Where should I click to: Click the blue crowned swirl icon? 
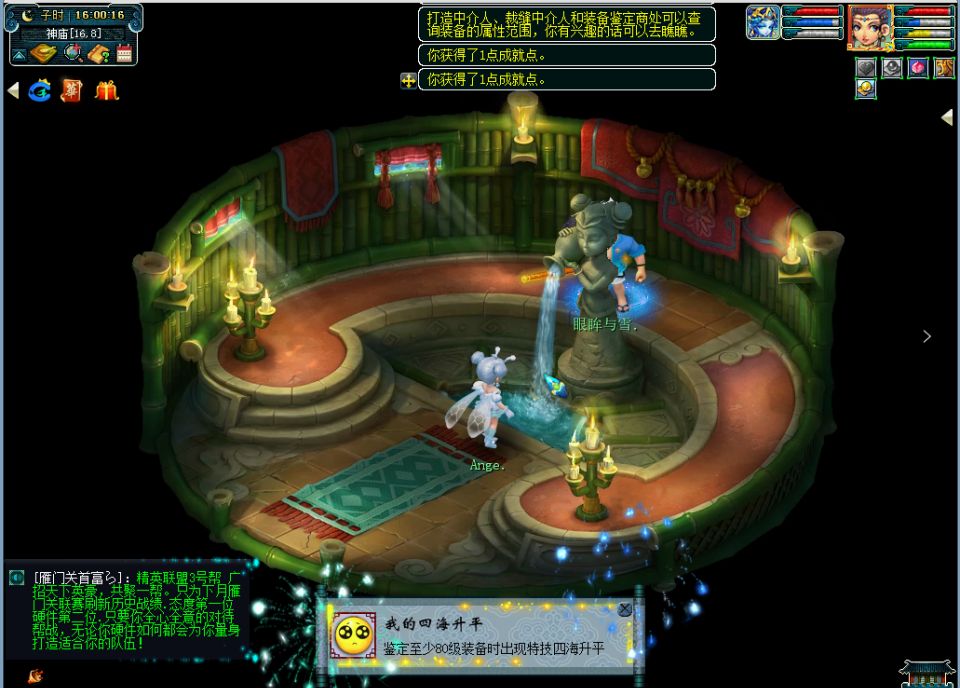click(x=40, y=91)
